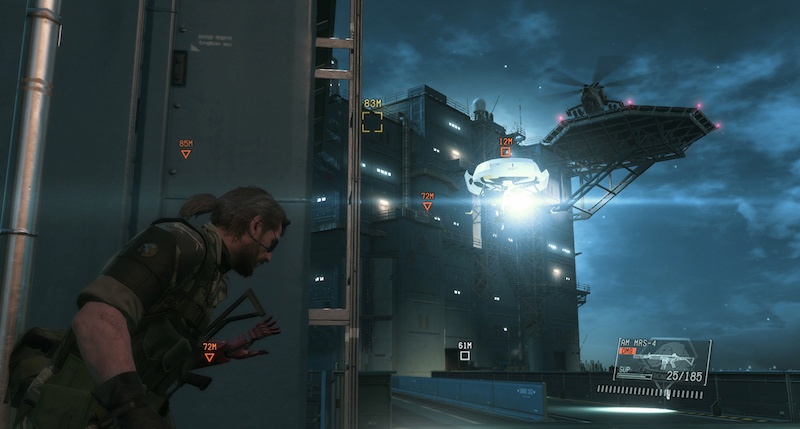Viewport: 800px width, 429px height.
Task: Select the orange 12M square marker
Action: click(x=505, y=152)
